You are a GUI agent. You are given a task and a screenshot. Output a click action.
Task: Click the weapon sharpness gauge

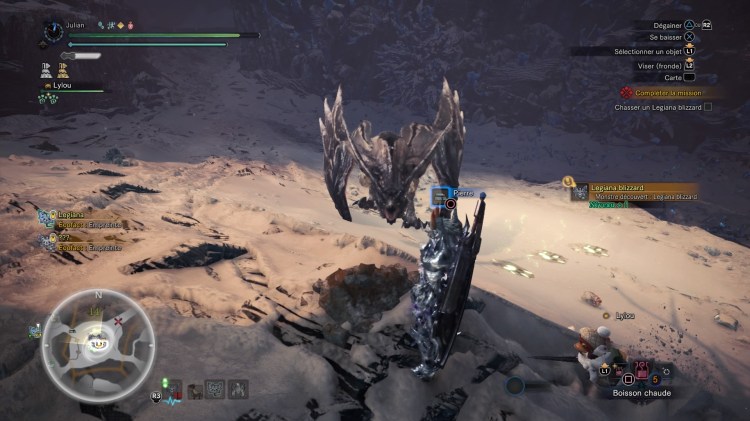point(84,56)
